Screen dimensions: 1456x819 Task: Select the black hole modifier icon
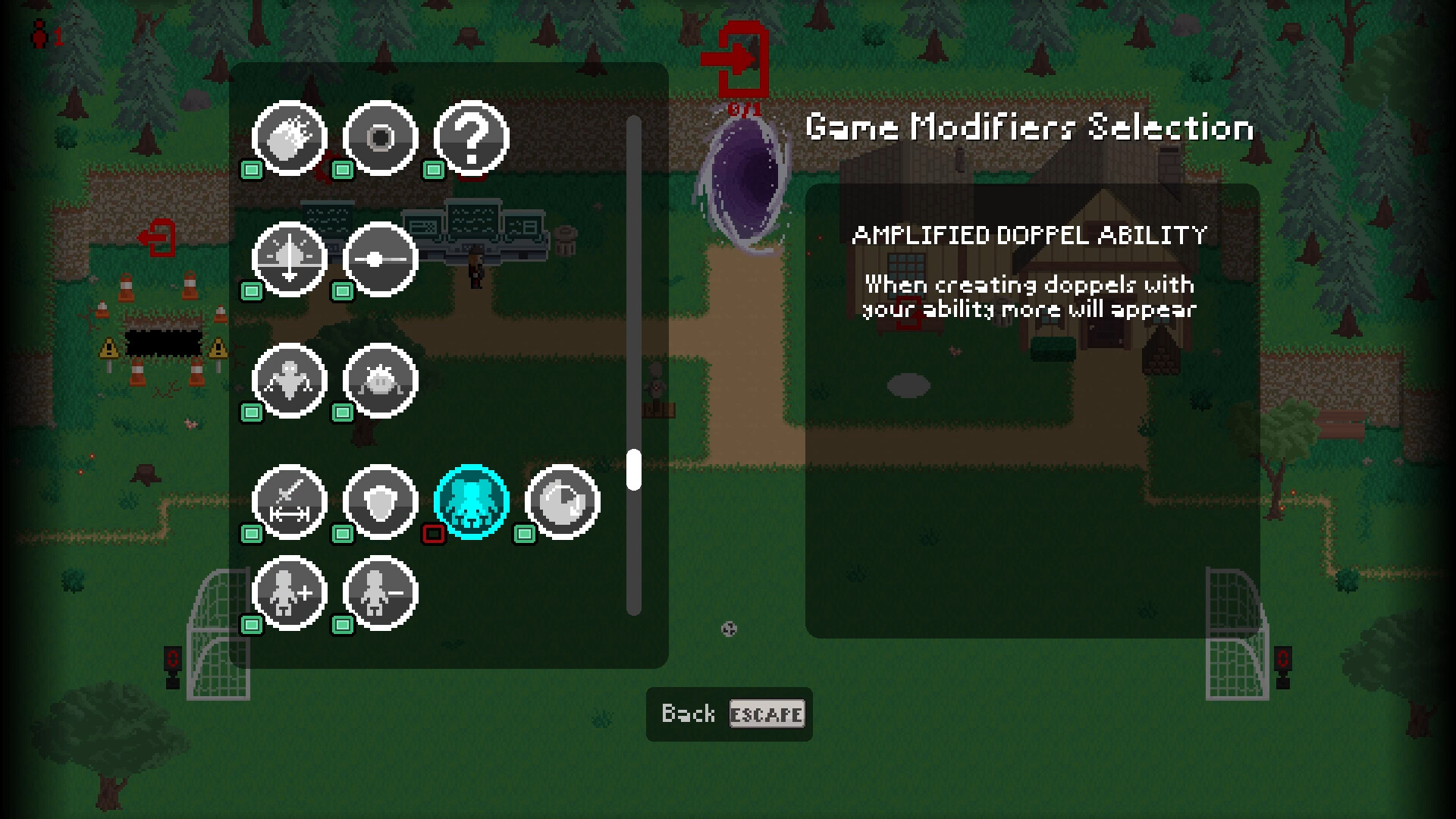coord(381,138)
